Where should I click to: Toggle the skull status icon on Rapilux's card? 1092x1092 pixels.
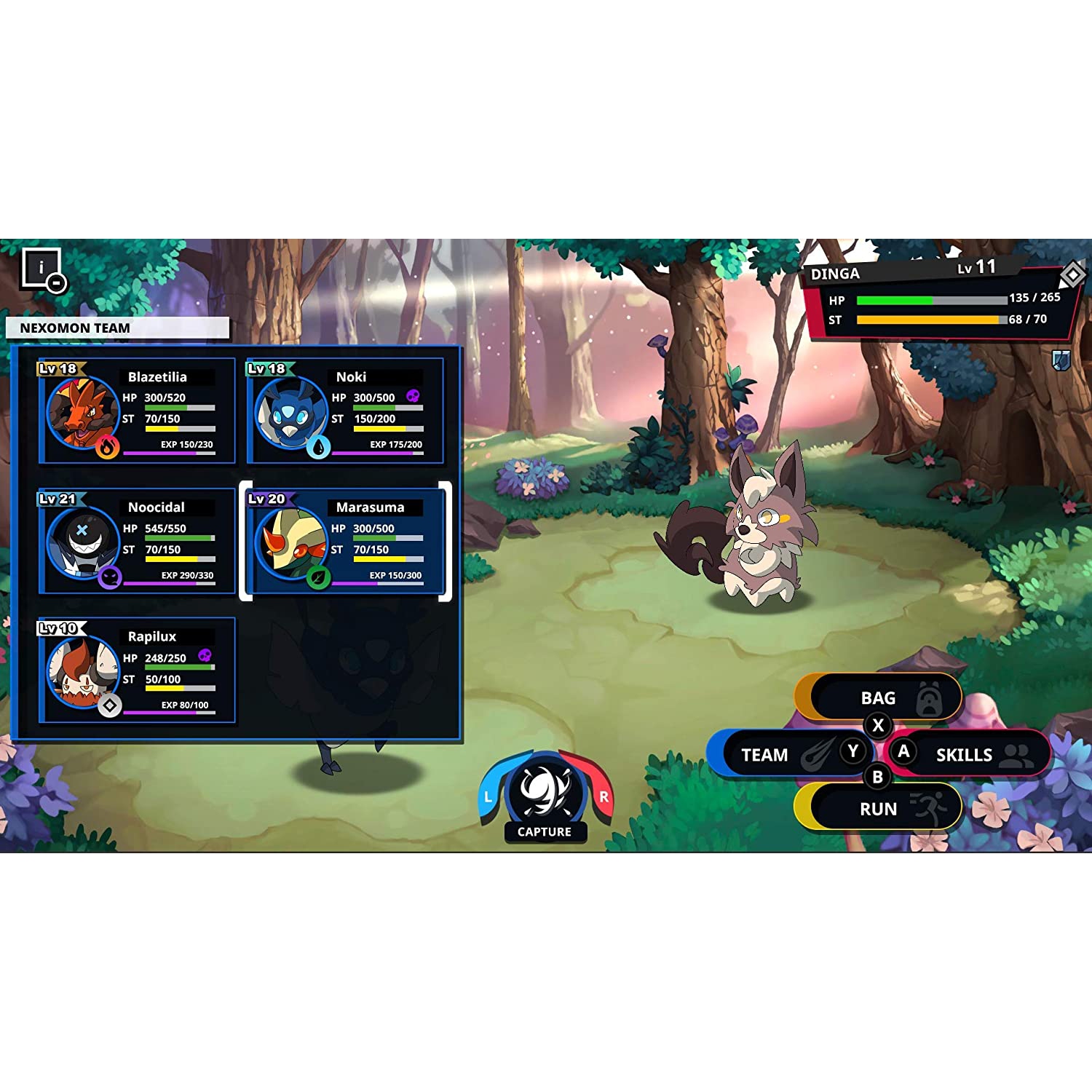(205, 655)
